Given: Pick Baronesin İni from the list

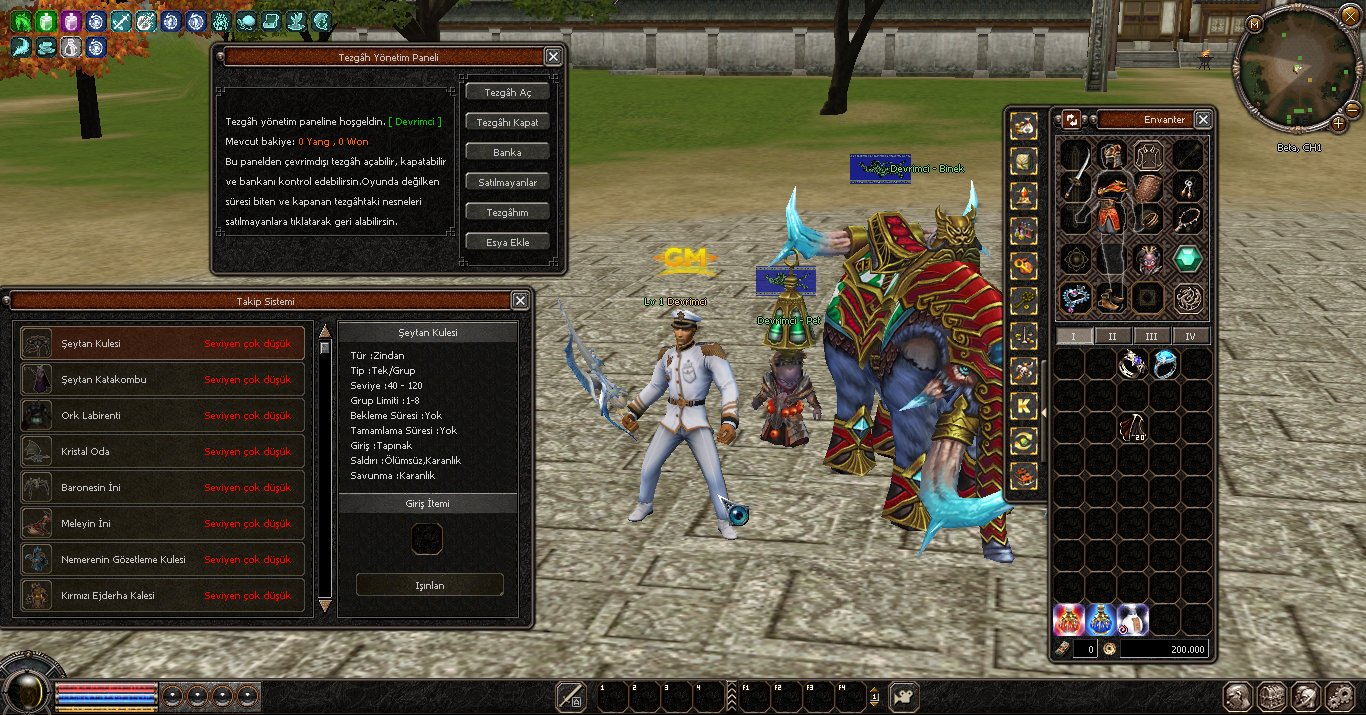Looking at the screenshot, I should point(163,488).
